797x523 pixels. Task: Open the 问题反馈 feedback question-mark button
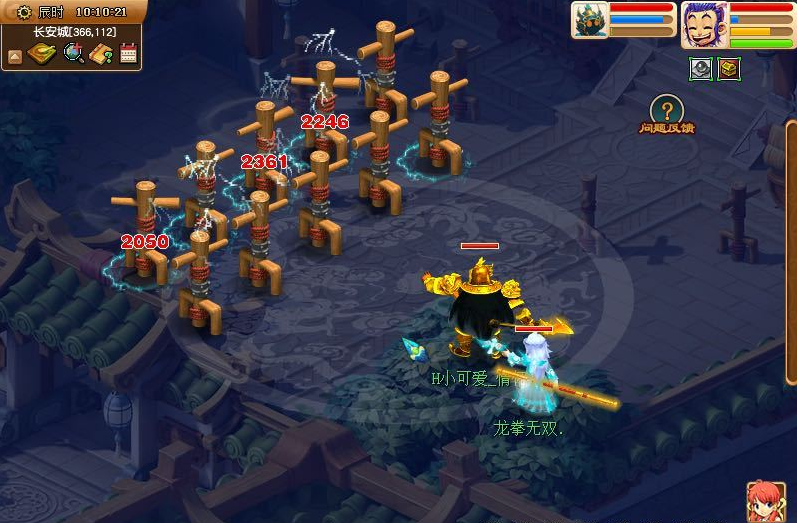(x=667, y=110)
